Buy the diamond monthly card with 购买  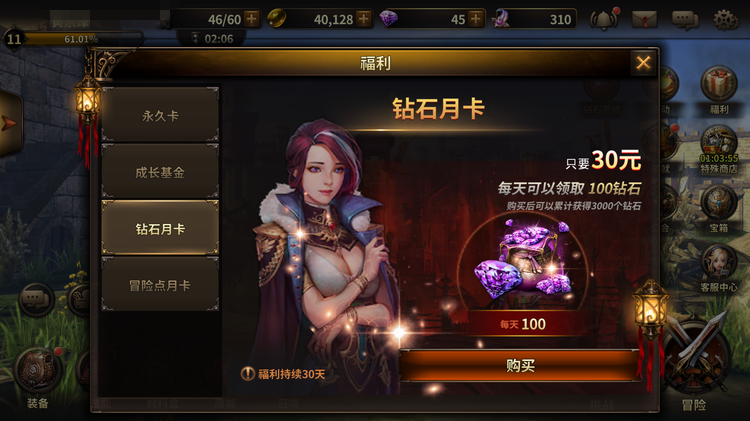[520, 366]
